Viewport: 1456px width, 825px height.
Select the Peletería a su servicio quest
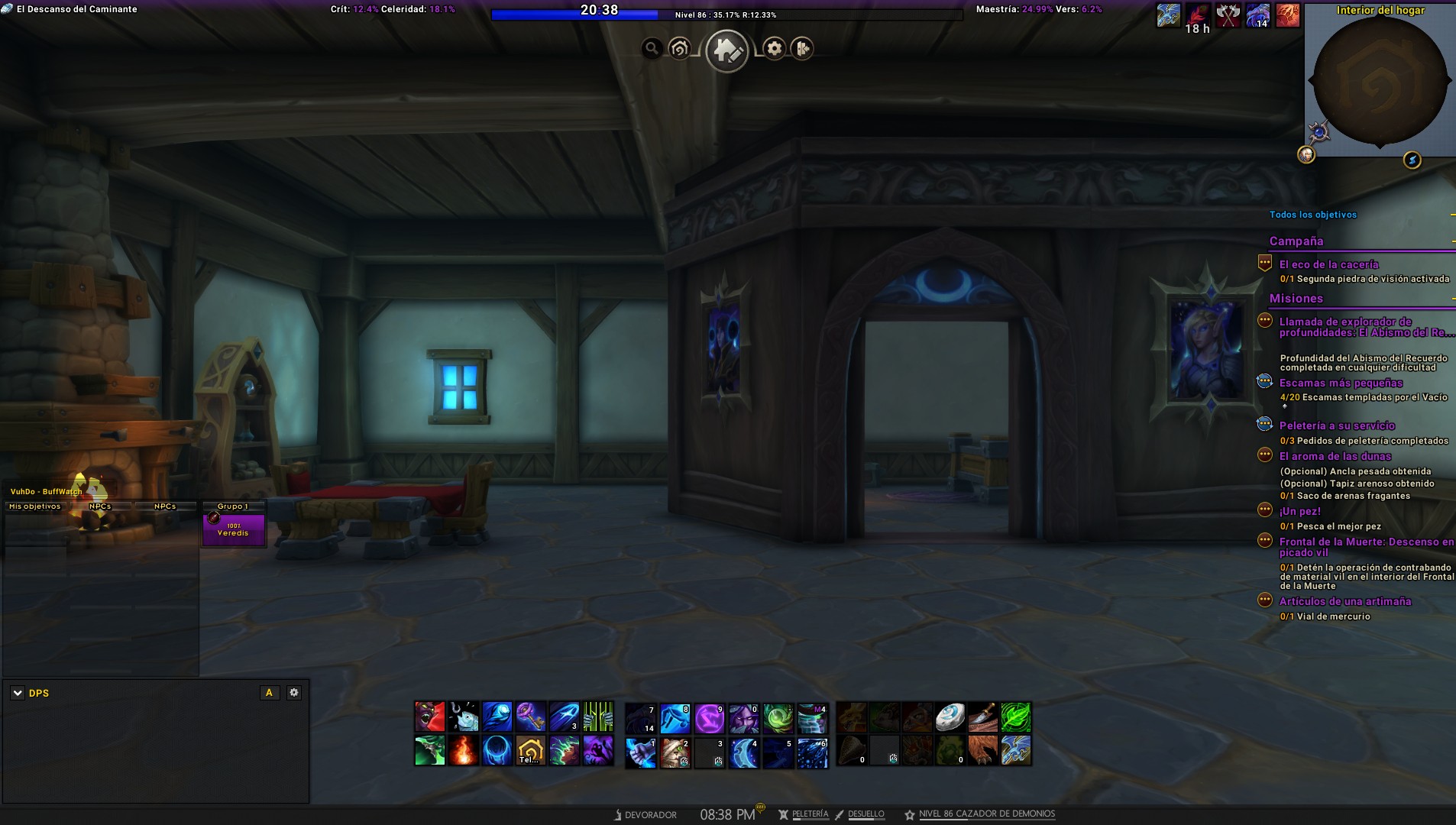(1337, 425)
